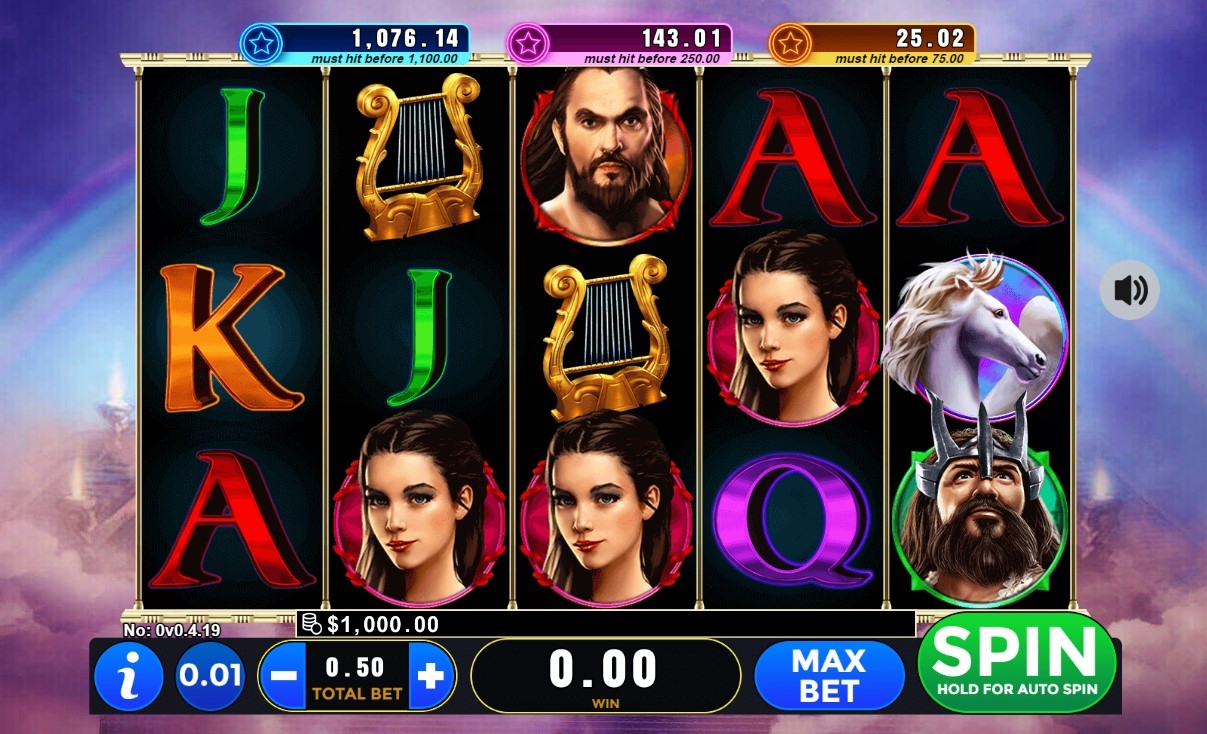The image size is (1207, 734).
Task: Decrease total bet with the minus button
Action: 284,676
